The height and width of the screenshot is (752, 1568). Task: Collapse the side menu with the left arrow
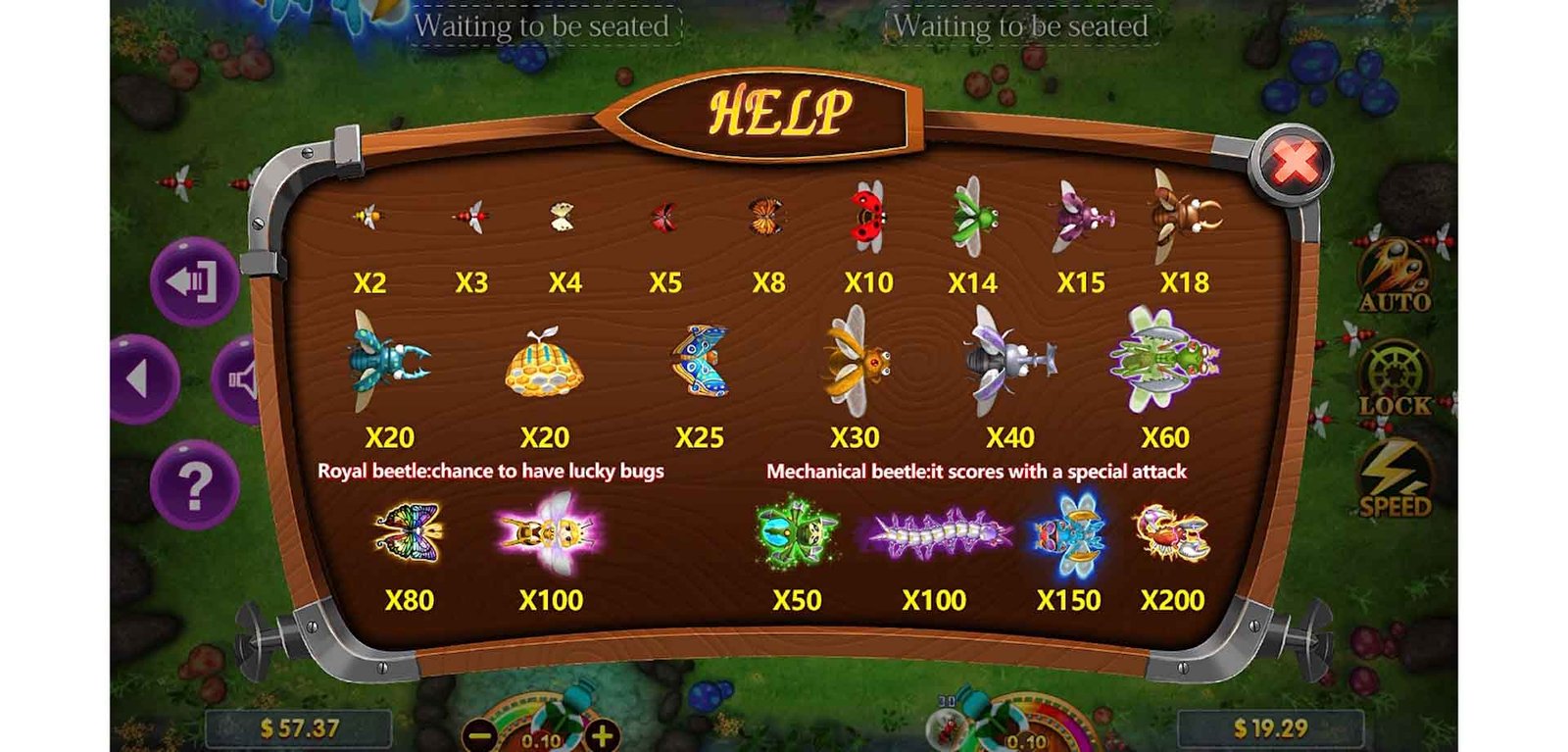[x=142, y=378]
